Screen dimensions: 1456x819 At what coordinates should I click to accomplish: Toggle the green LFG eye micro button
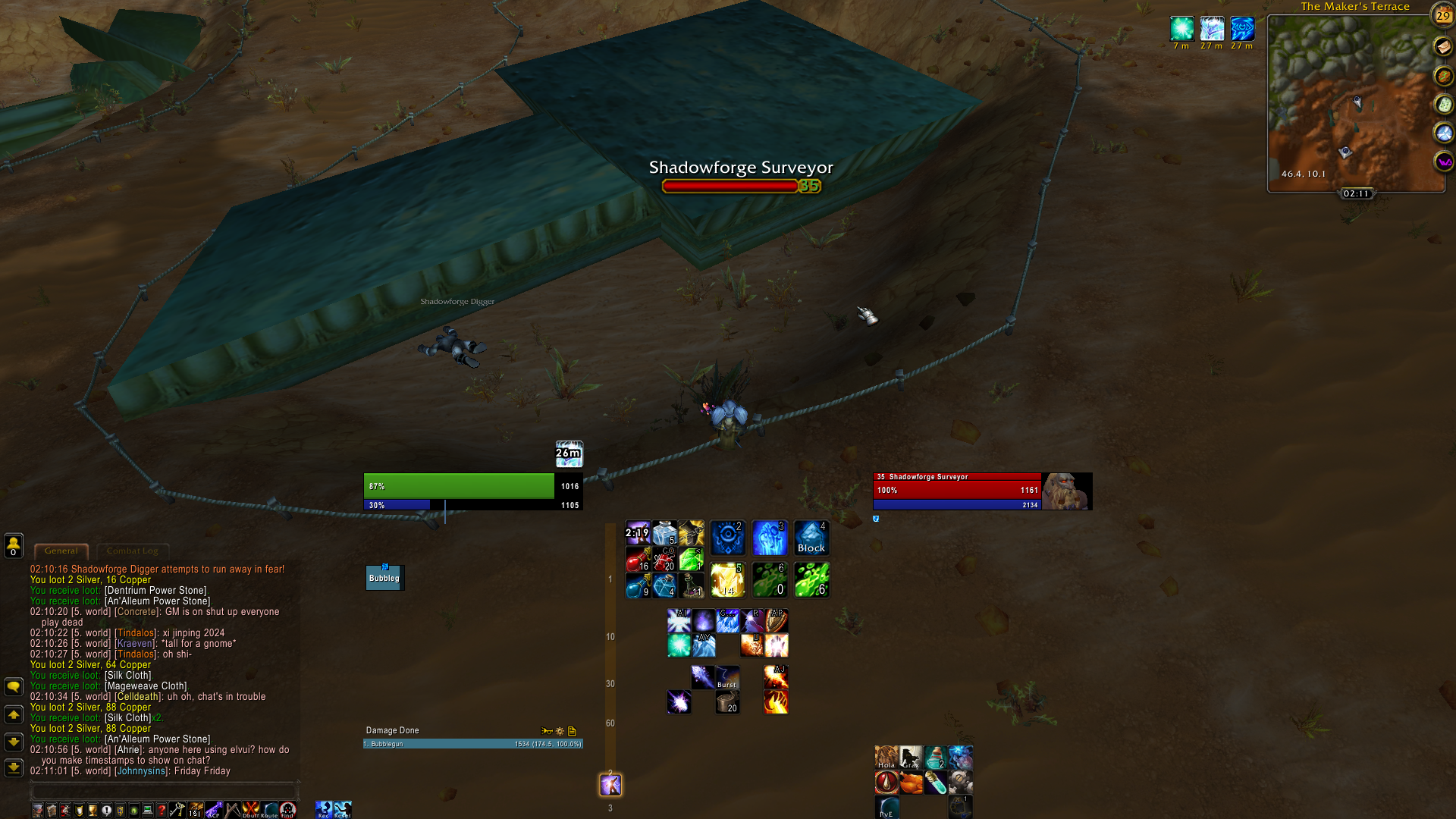[134, 809]
